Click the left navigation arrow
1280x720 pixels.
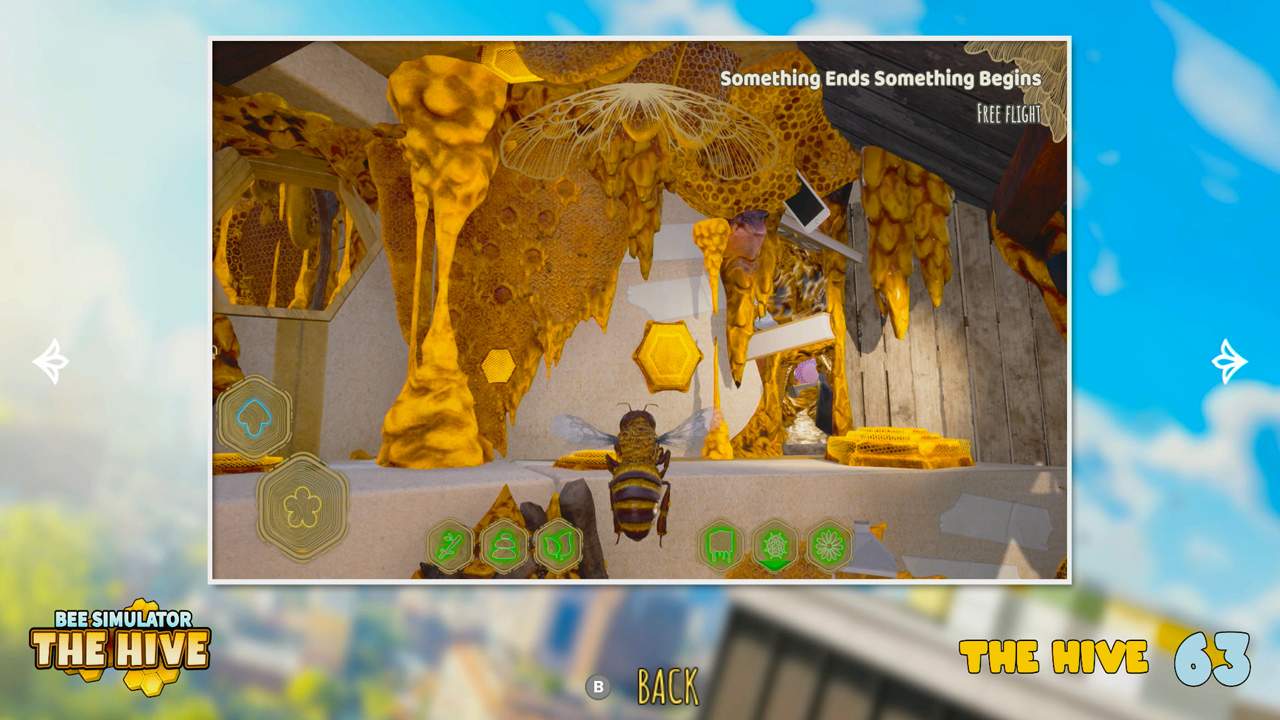[52, 360]
